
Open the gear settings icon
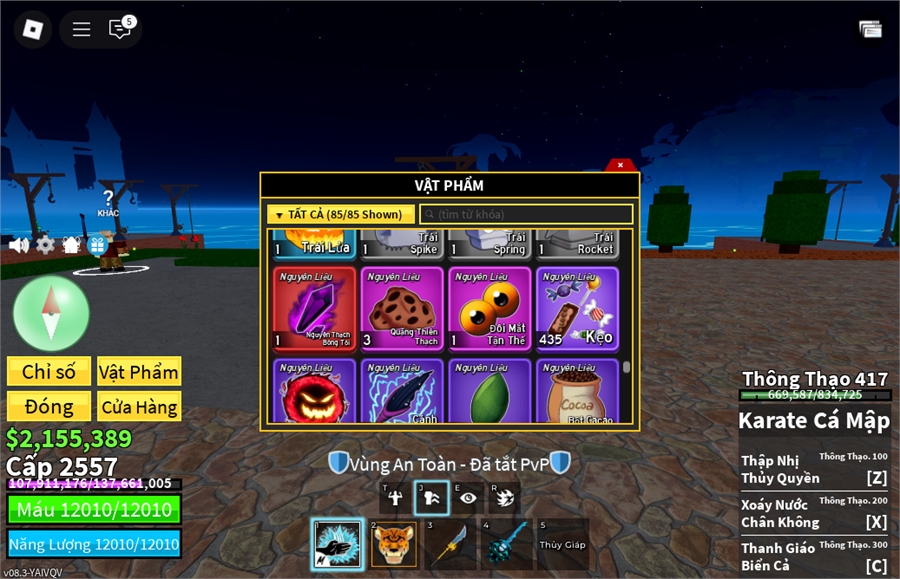pyautogui.click(x=45, y=245)
